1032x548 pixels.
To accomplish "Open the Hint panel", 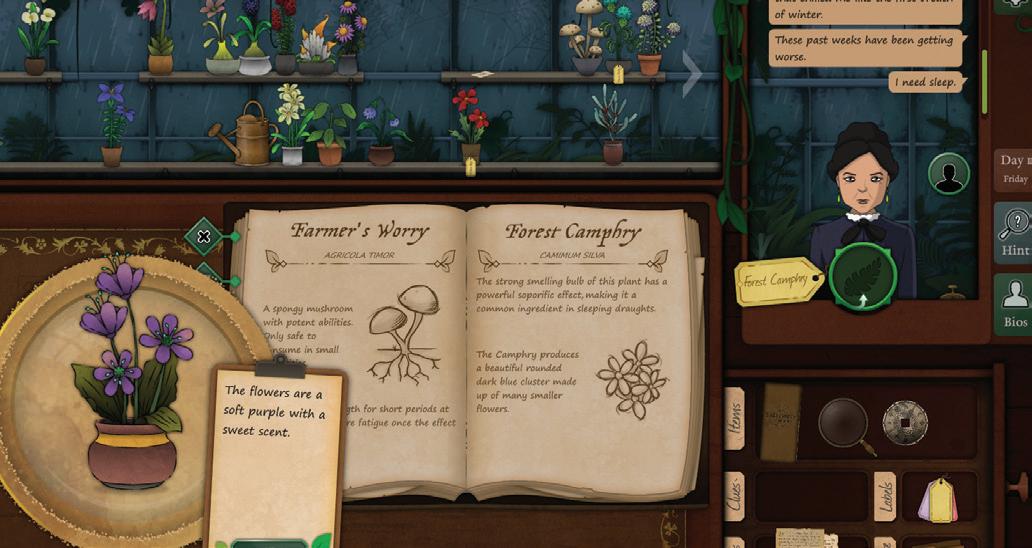I will click(x=1013, y=233).
